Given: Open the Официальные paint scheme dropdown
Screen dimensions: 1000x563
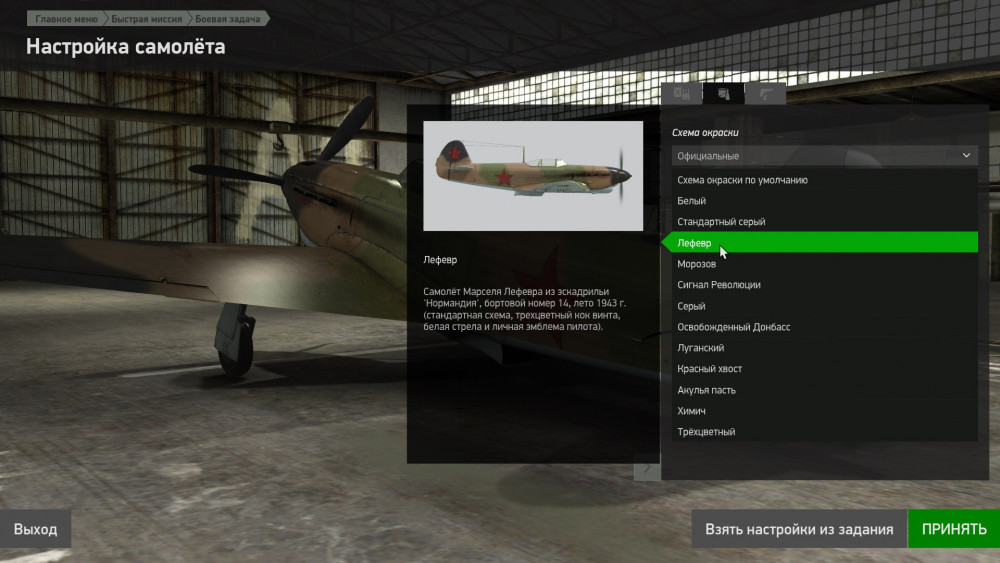Looking at the screenshot, I should tap(824, 156).
